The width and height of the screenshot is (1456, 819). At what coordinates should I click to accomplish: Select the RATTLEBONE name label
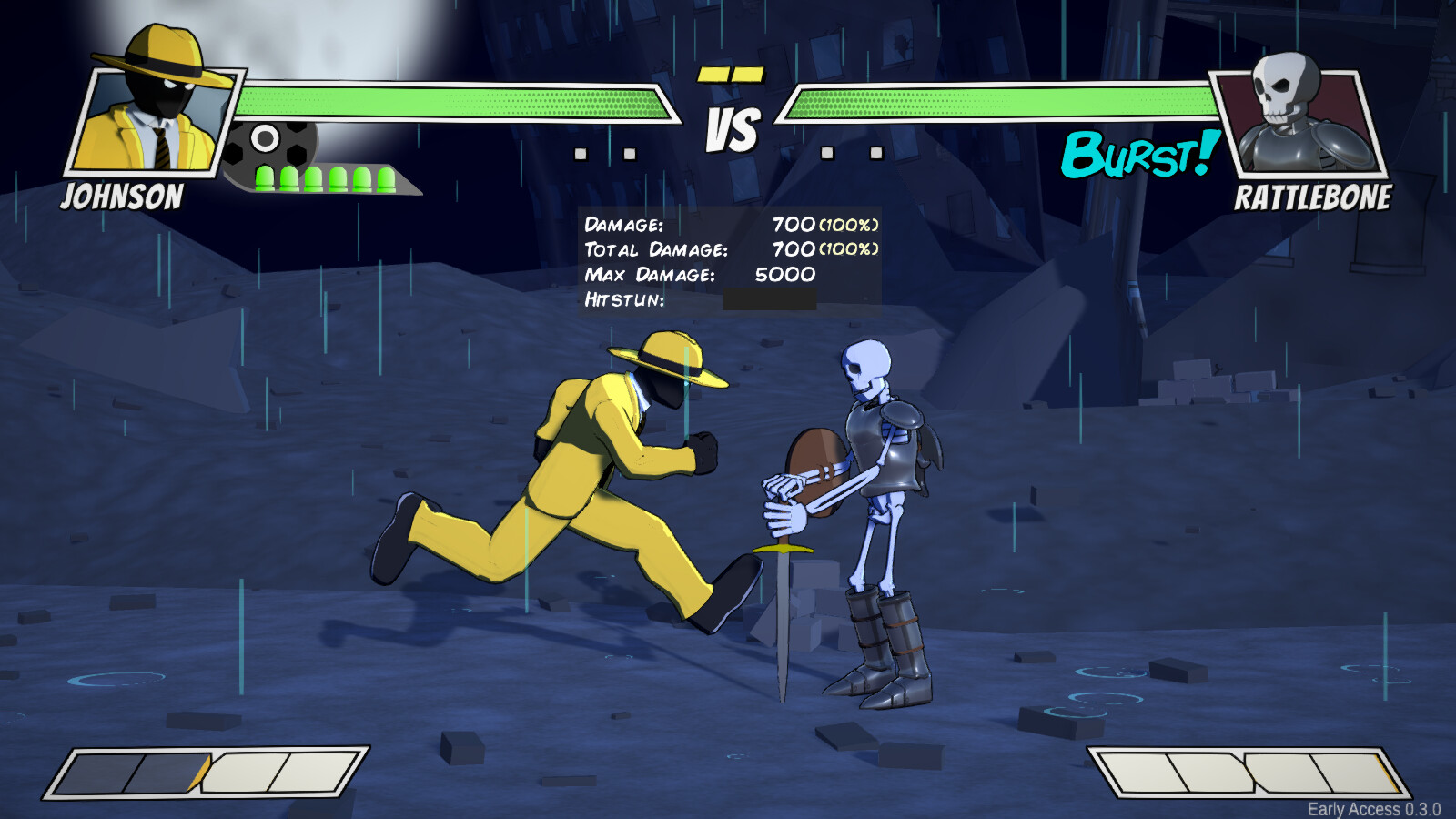coord(1314,197)
